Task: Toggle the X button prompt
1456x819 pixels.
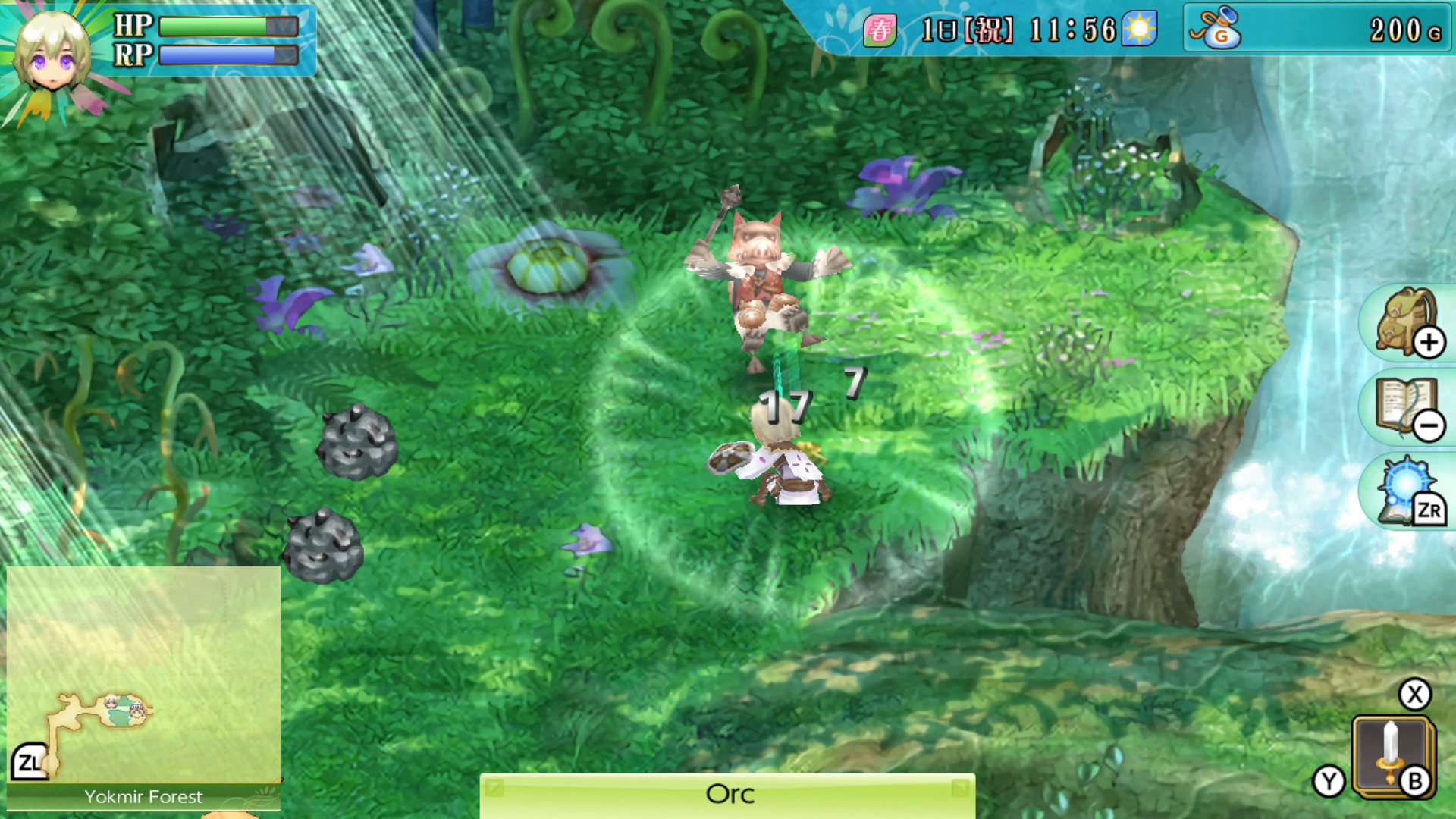Action: 1417,694
